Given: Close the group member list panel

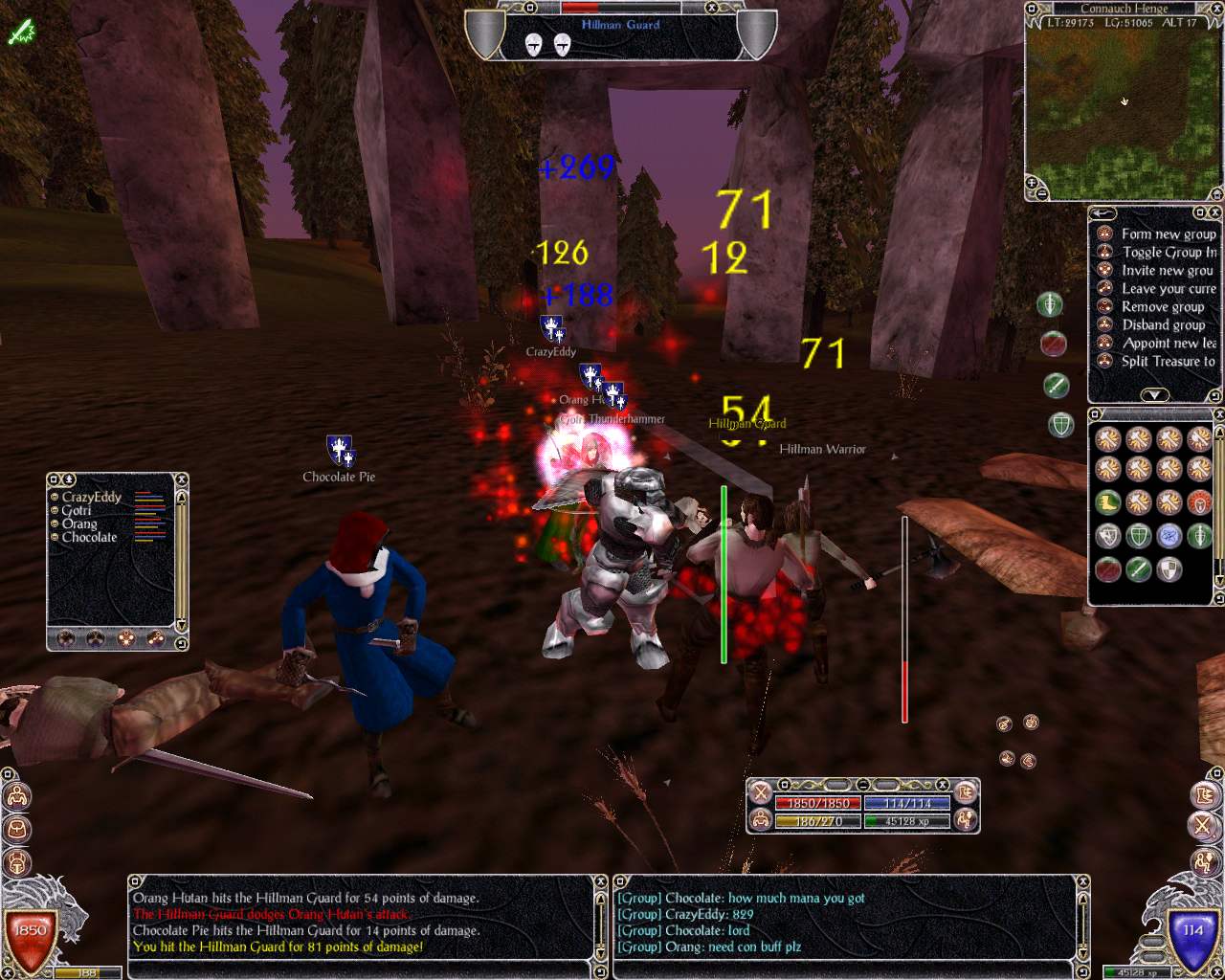Looking at the screenshot, I should pos(181,479).
